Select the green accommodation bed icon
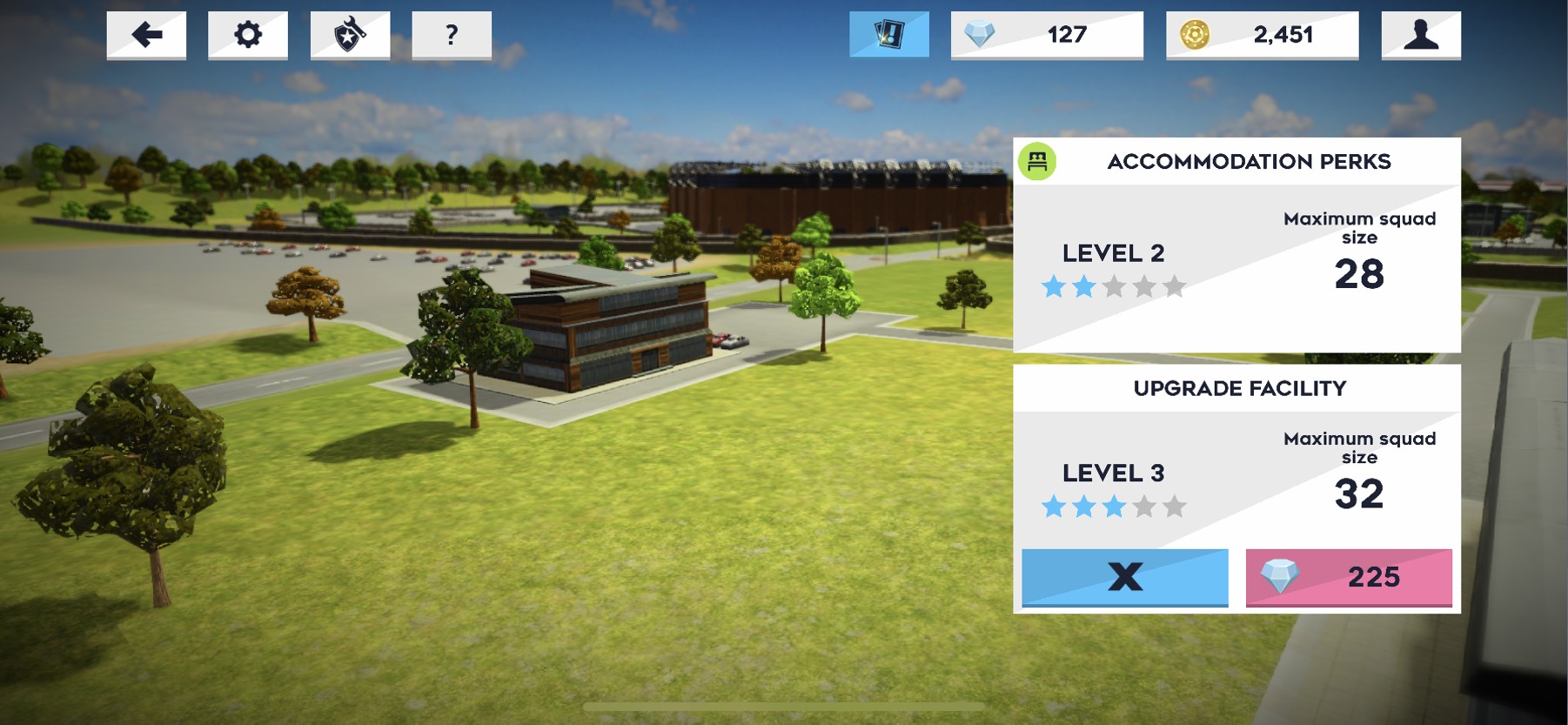The width and height of the screenshot is (1568, 725). coord(1037,161)
